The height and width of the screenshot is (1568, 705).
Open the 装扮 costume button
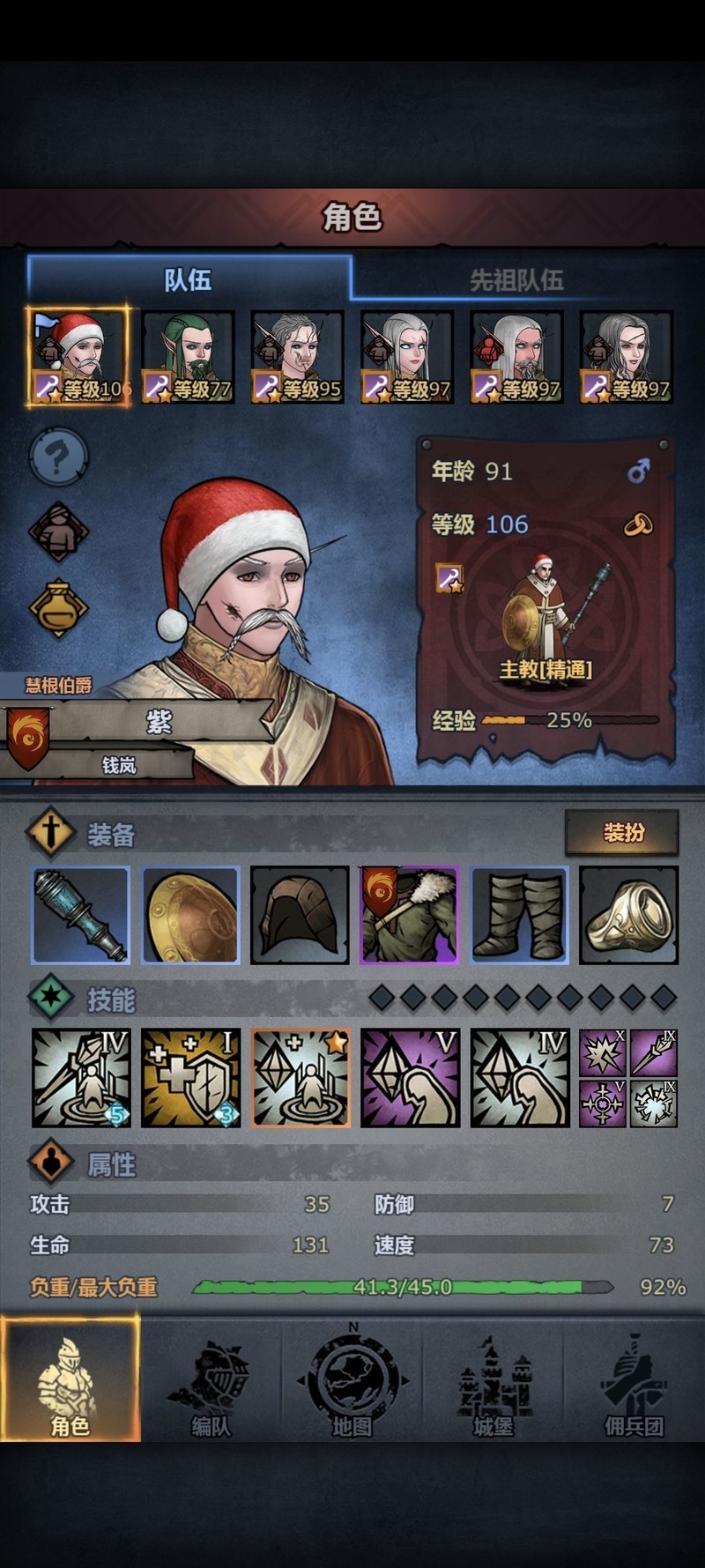click(622, 832)
